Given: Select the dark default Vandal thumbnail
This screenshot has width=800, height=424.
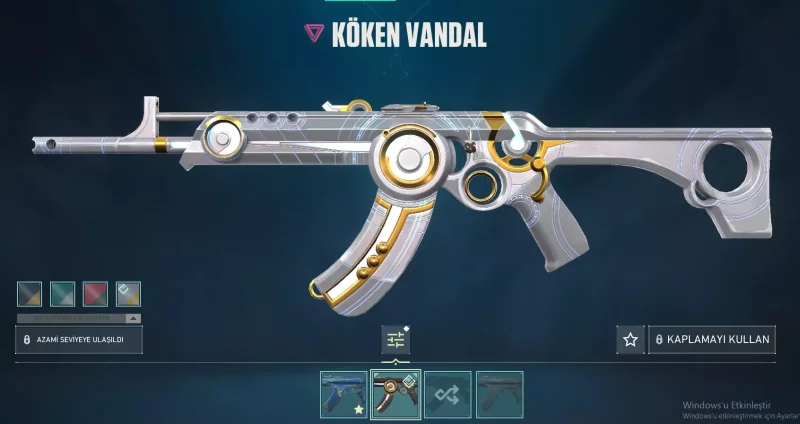Looking at the screenshot, I should pyautogui.click(x=499, y=393).
